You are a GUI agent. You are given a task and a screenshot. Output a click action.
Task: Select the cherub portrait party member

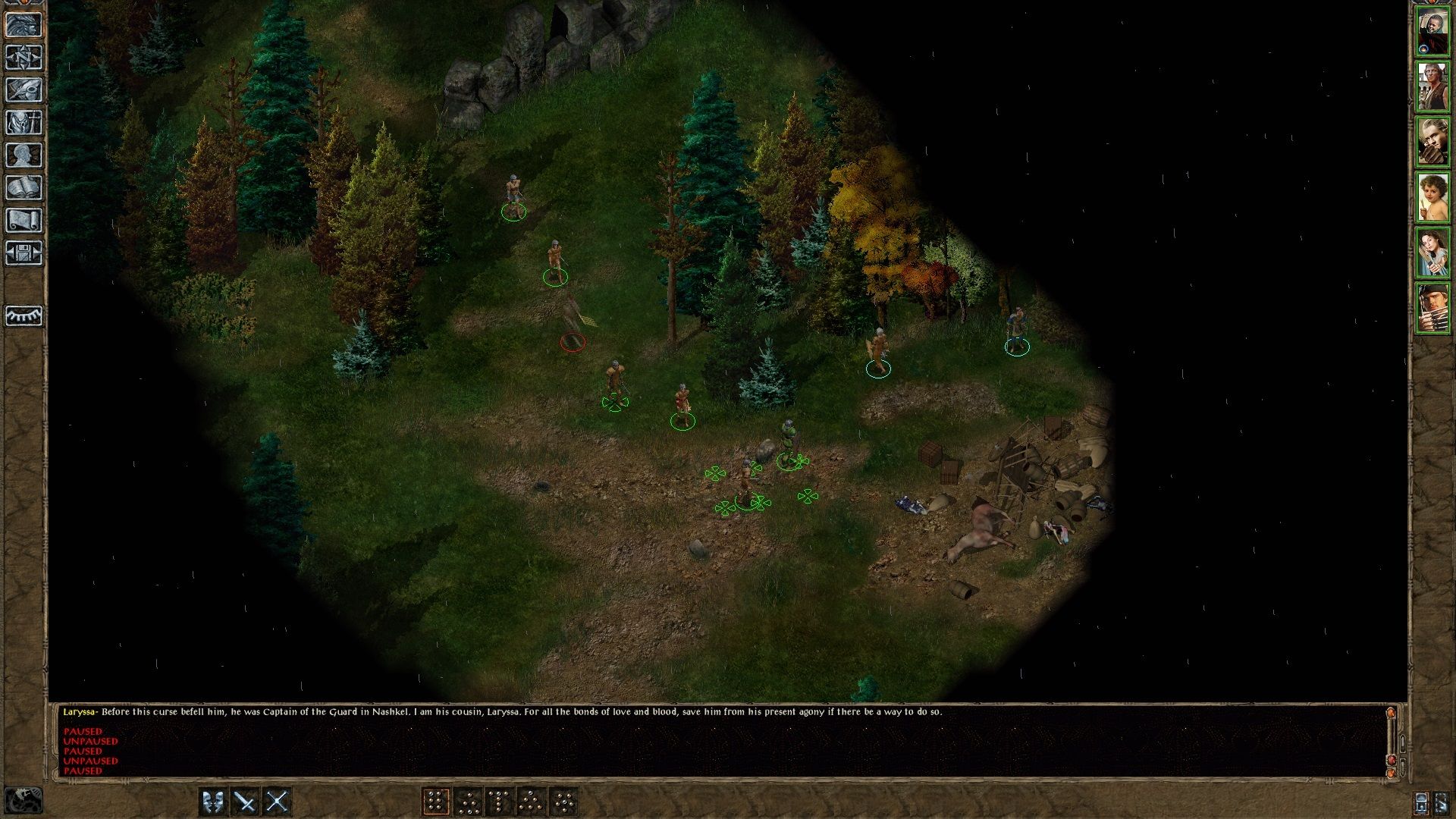pos(1432,197)
